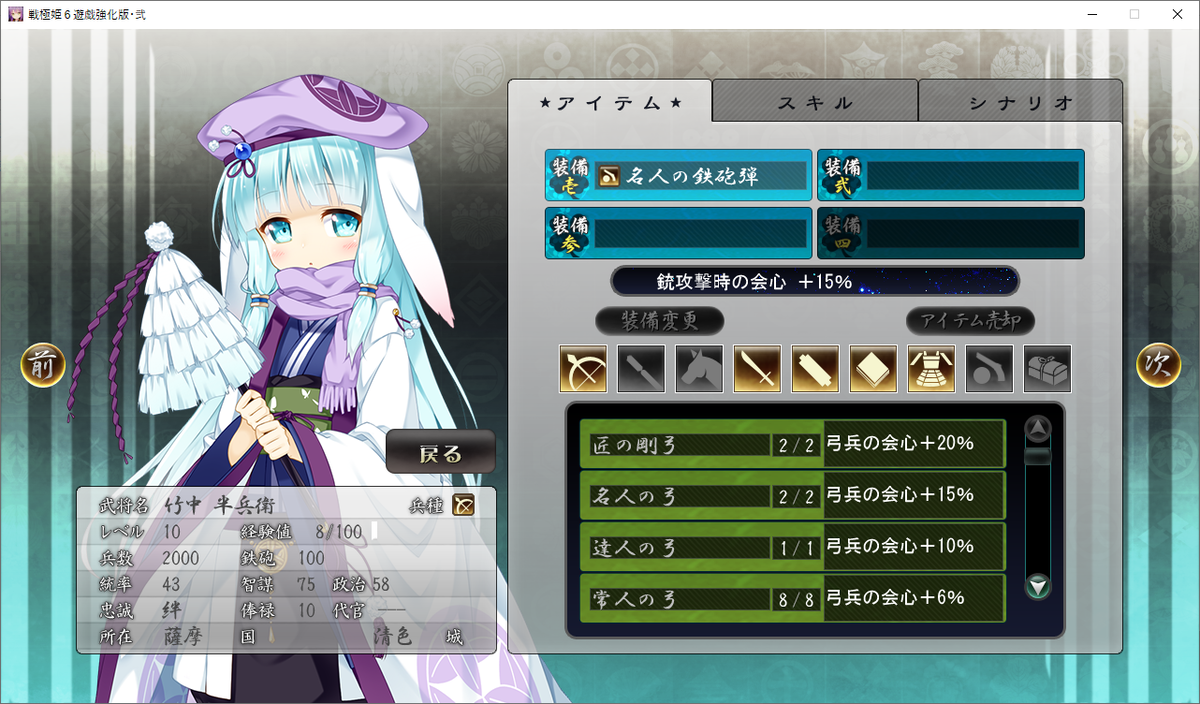
Task: Select the アイテム tab
Action: (610, 102)
